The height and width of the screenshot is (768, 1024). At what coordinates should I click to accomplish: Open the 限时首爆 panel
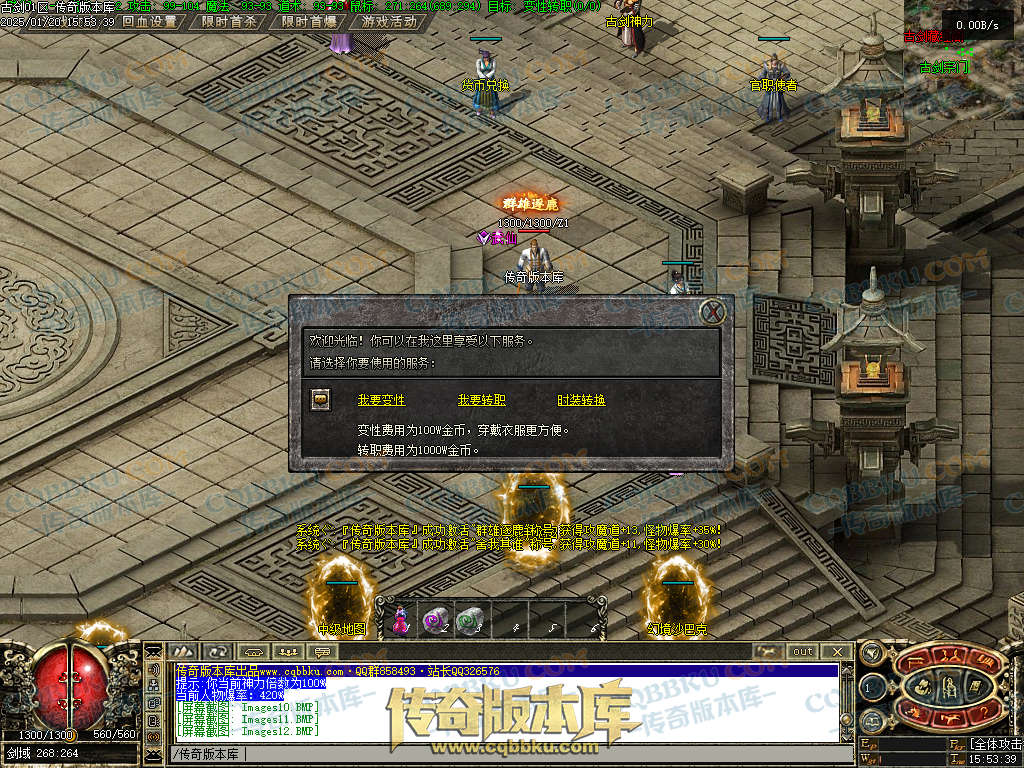coord(308,21)
